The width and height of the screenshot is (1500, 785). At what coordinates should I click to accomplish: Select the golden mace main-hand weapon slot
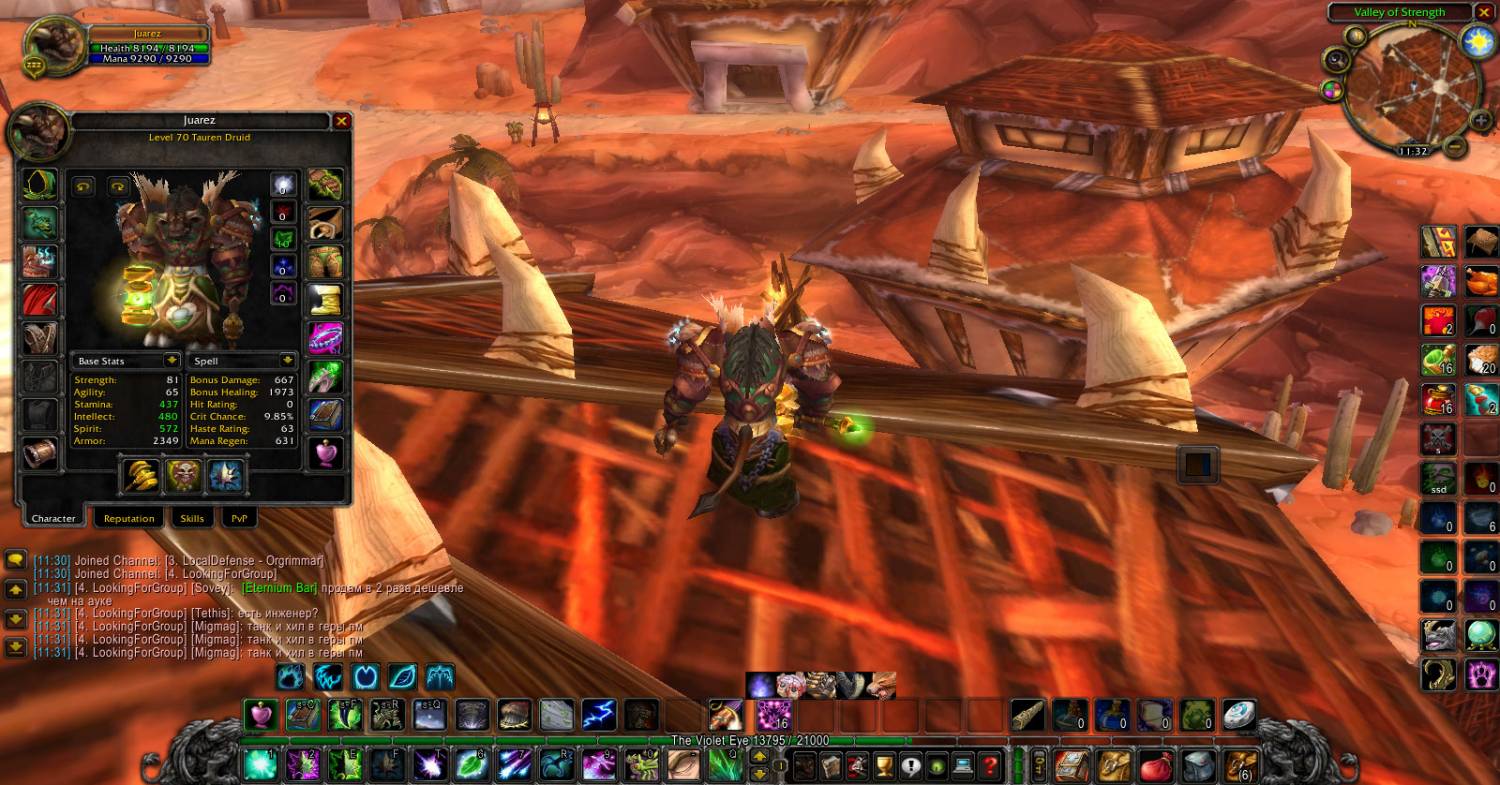coord(141,475)
